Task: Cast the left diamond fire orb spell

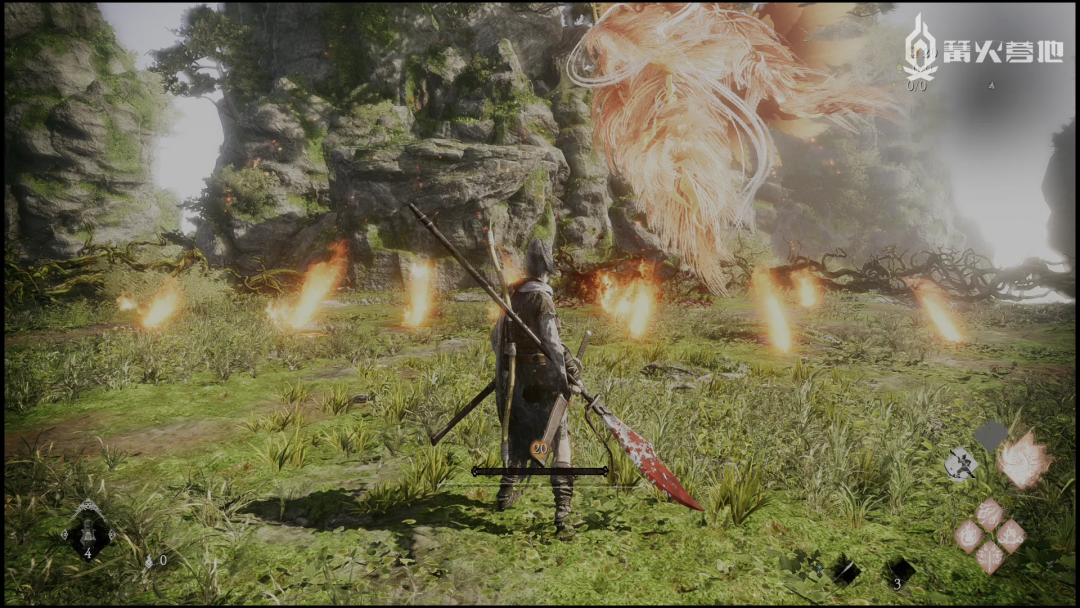Action: pyautogui.click(x=968, y=535)
